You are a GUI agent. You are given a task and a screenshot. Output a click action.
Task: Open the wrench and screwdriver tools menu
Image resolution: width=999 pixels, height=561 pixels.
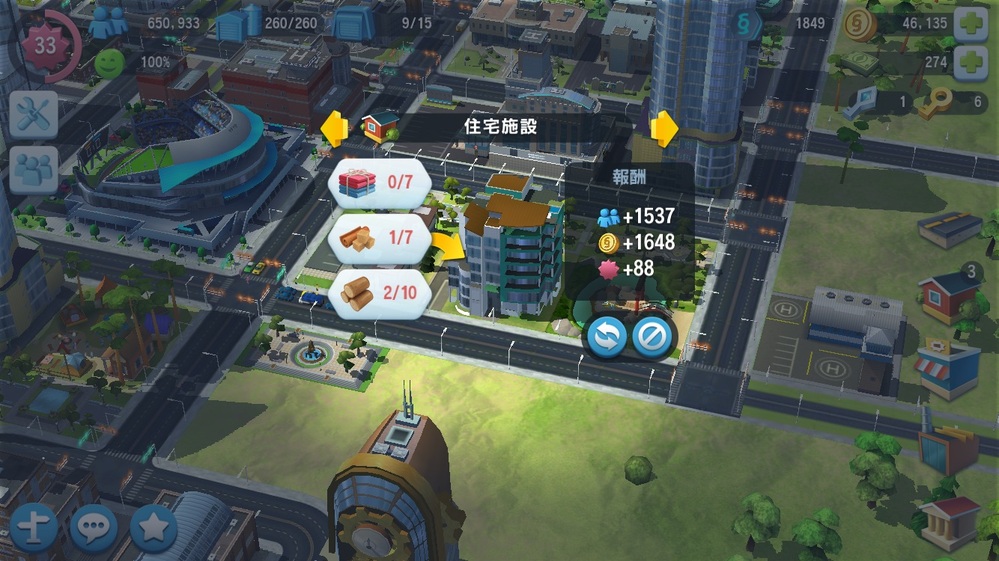[x=33, y=115]
